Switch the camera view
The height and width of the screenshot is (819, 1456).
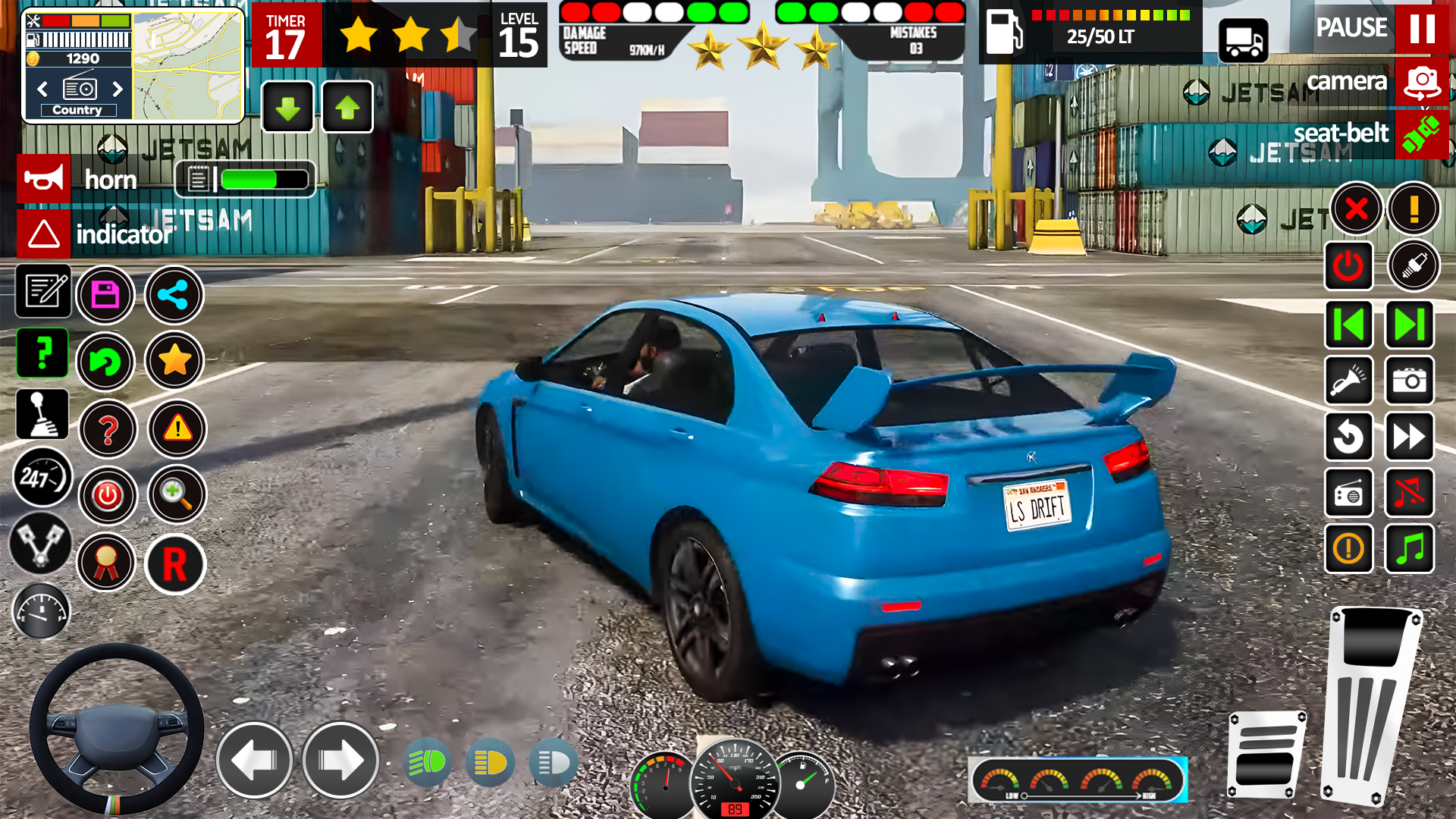tap(1422, 82)
